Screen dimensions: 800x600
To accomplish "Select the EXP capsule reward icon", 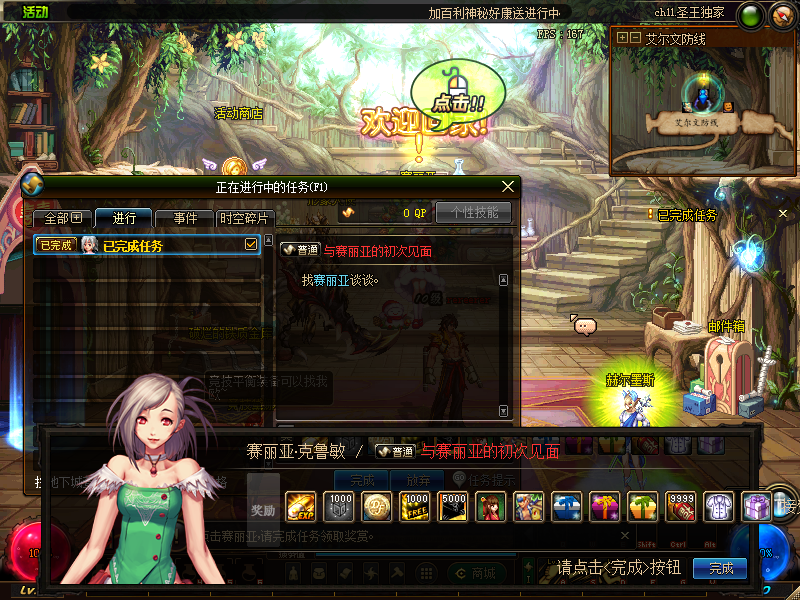I will click(x=300, y=507).
